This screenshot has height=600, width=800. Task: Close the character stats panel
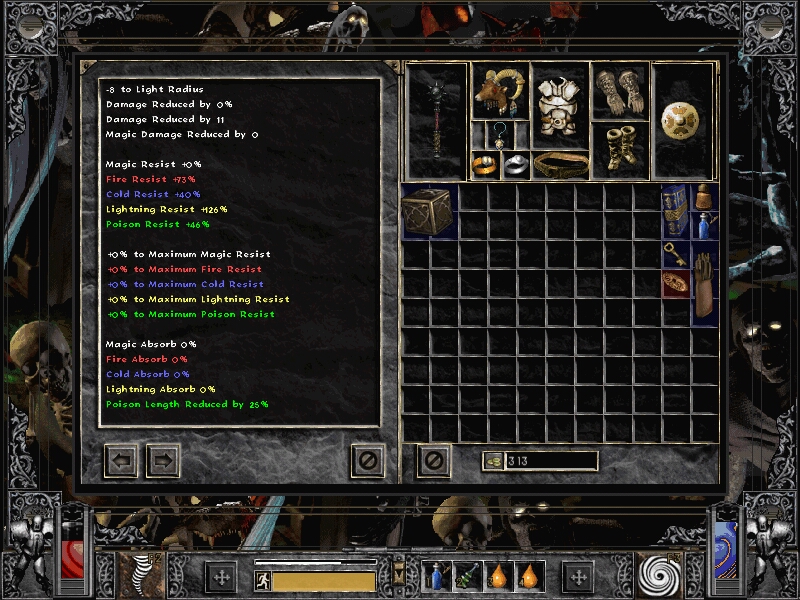tap(367, 461)
